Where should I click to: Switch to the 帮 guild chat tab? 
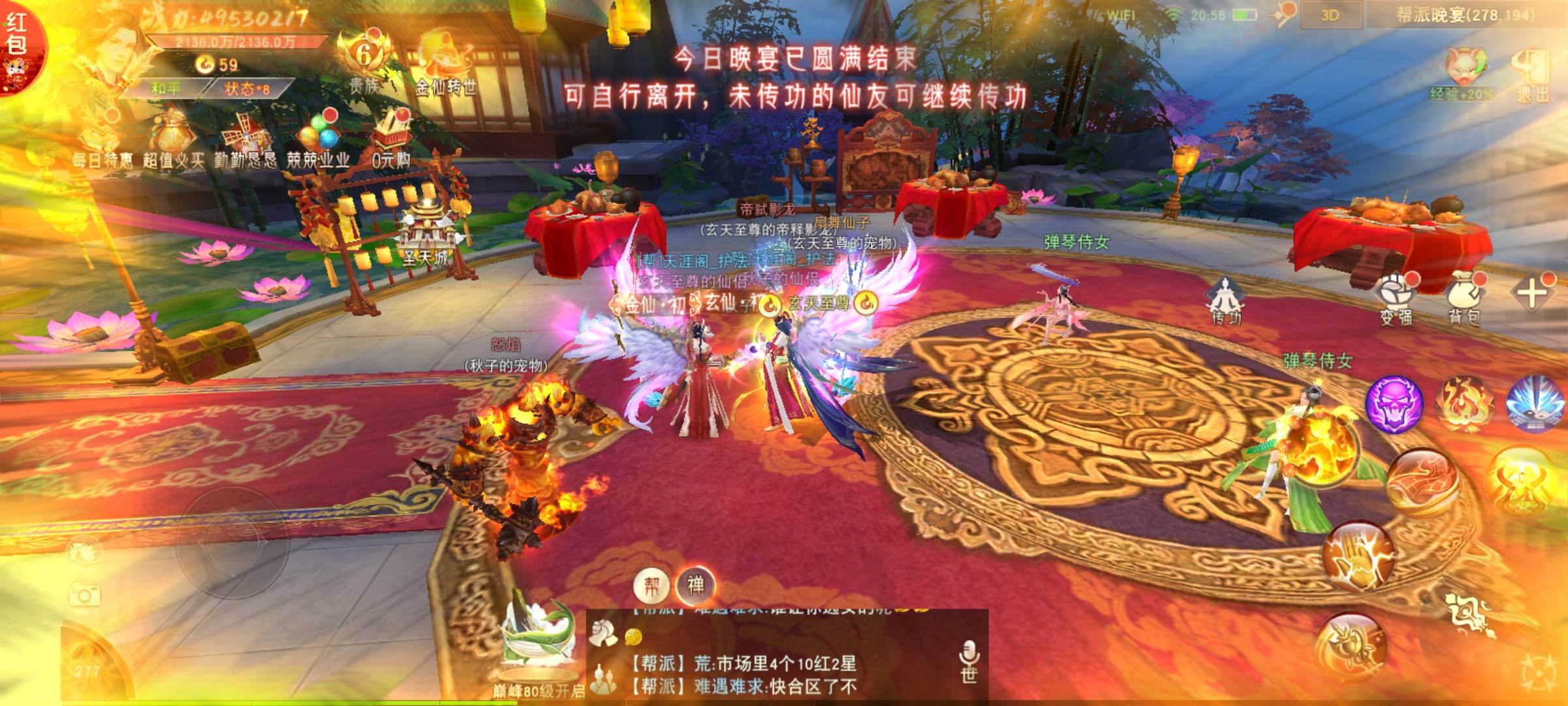(x=651, y=586)
